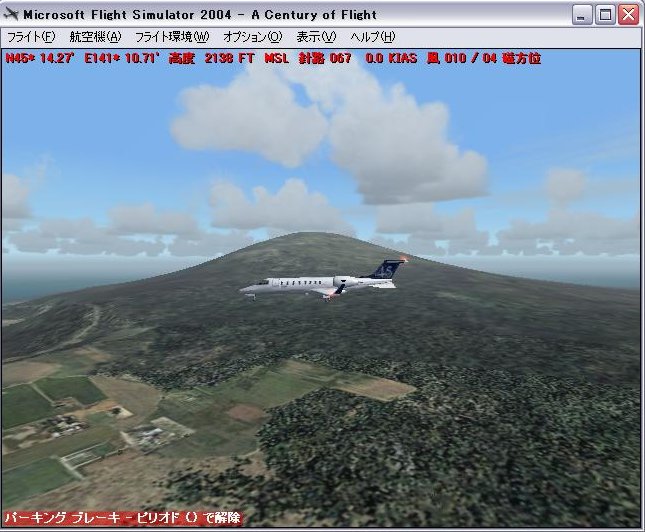Close the Flight Simulator window
The height and width of the screenshot is (532, 645).
coord(629,14)
